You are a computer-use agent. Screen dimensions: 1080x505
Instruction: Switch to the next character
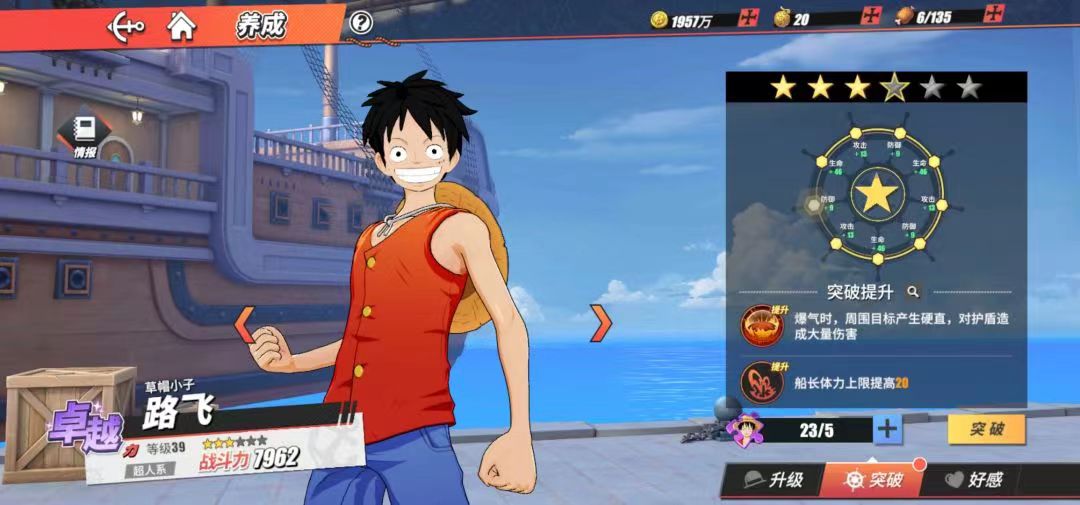tap(600, 323)
